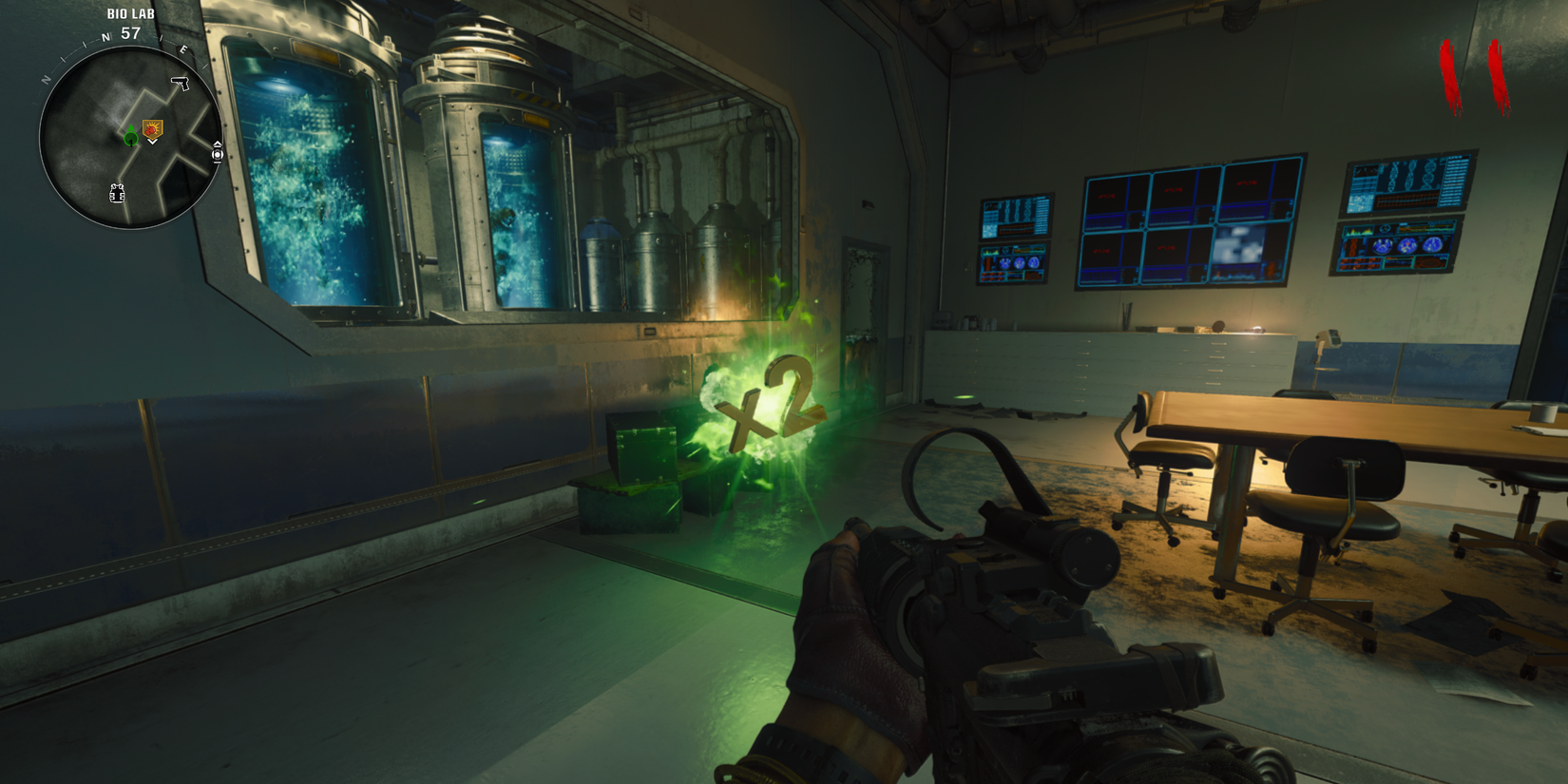Click the orange objective shield marker on minimap

pos(153,128)
